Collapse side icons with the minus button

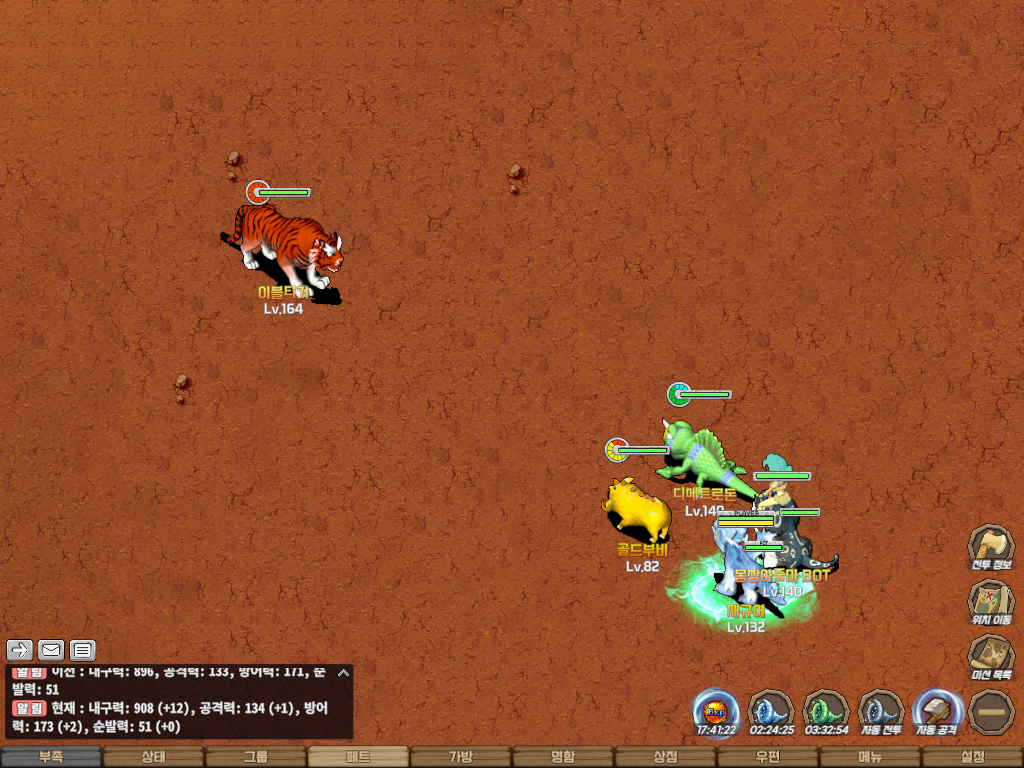[991, 711]
